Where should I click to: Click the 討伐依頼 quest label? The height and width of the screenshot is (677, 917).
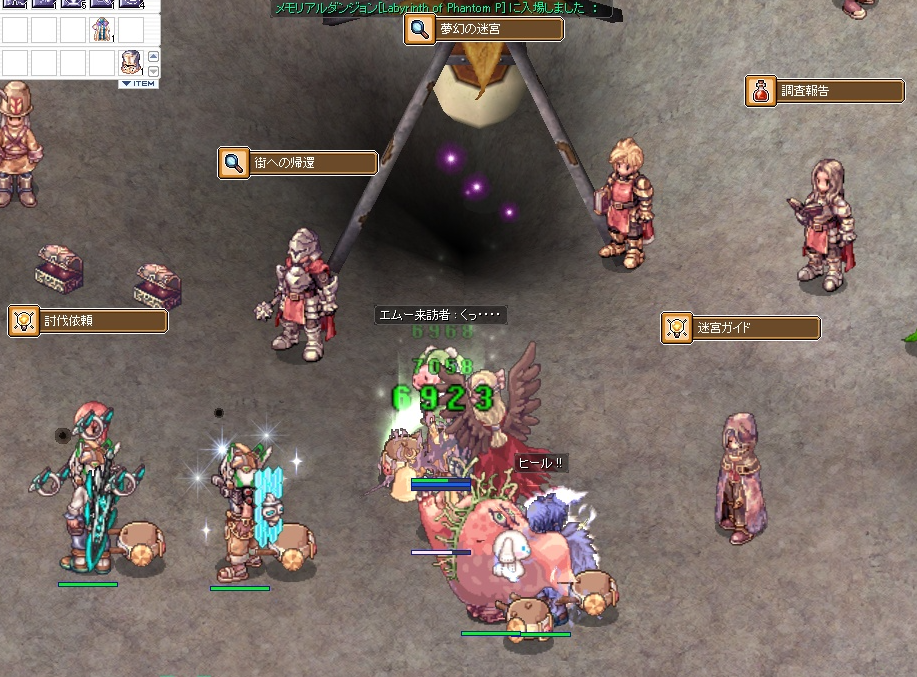coord(88,321)
